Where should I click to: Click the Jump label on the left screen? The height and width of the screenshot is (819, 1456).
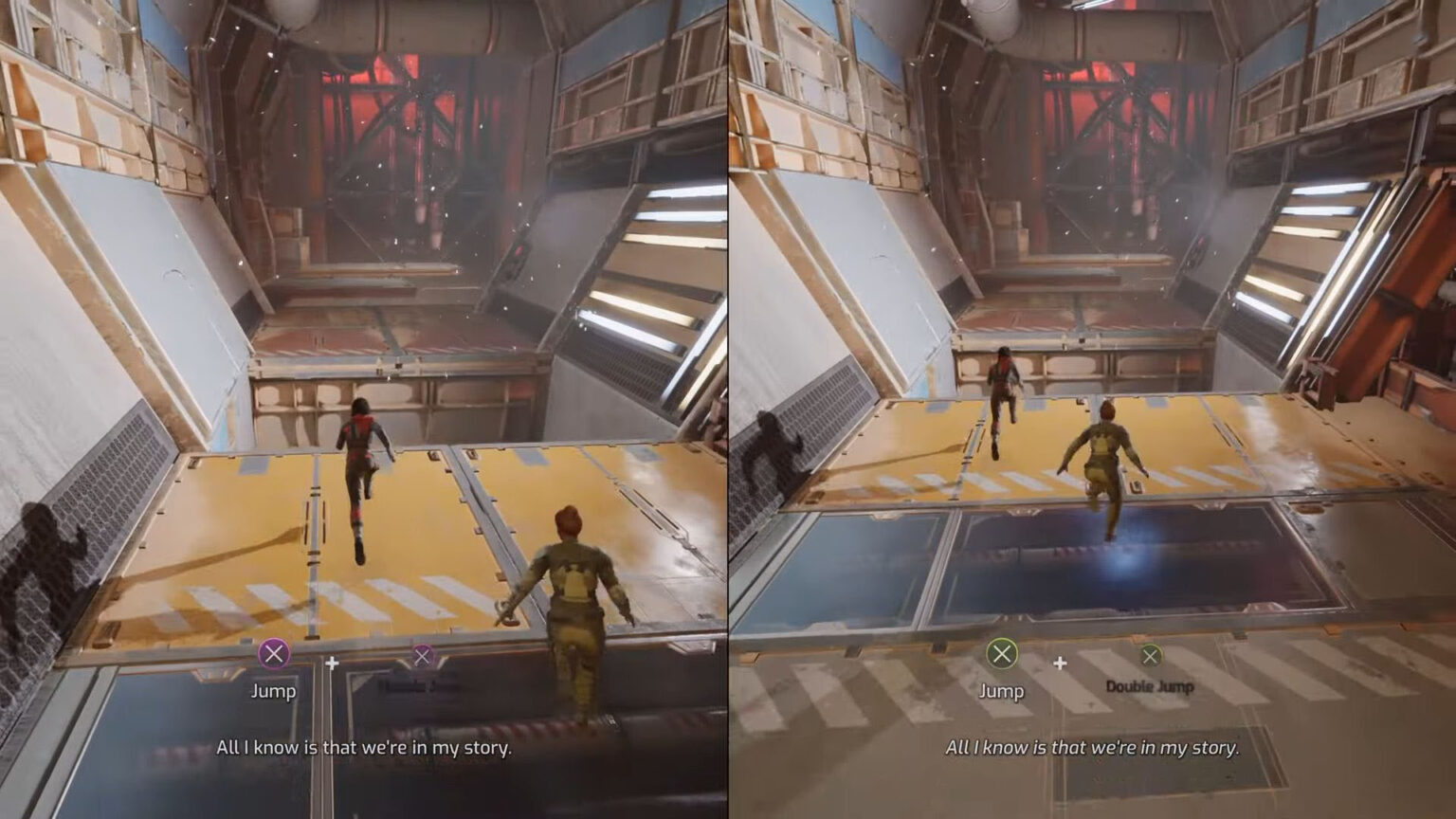coord(273,691)
